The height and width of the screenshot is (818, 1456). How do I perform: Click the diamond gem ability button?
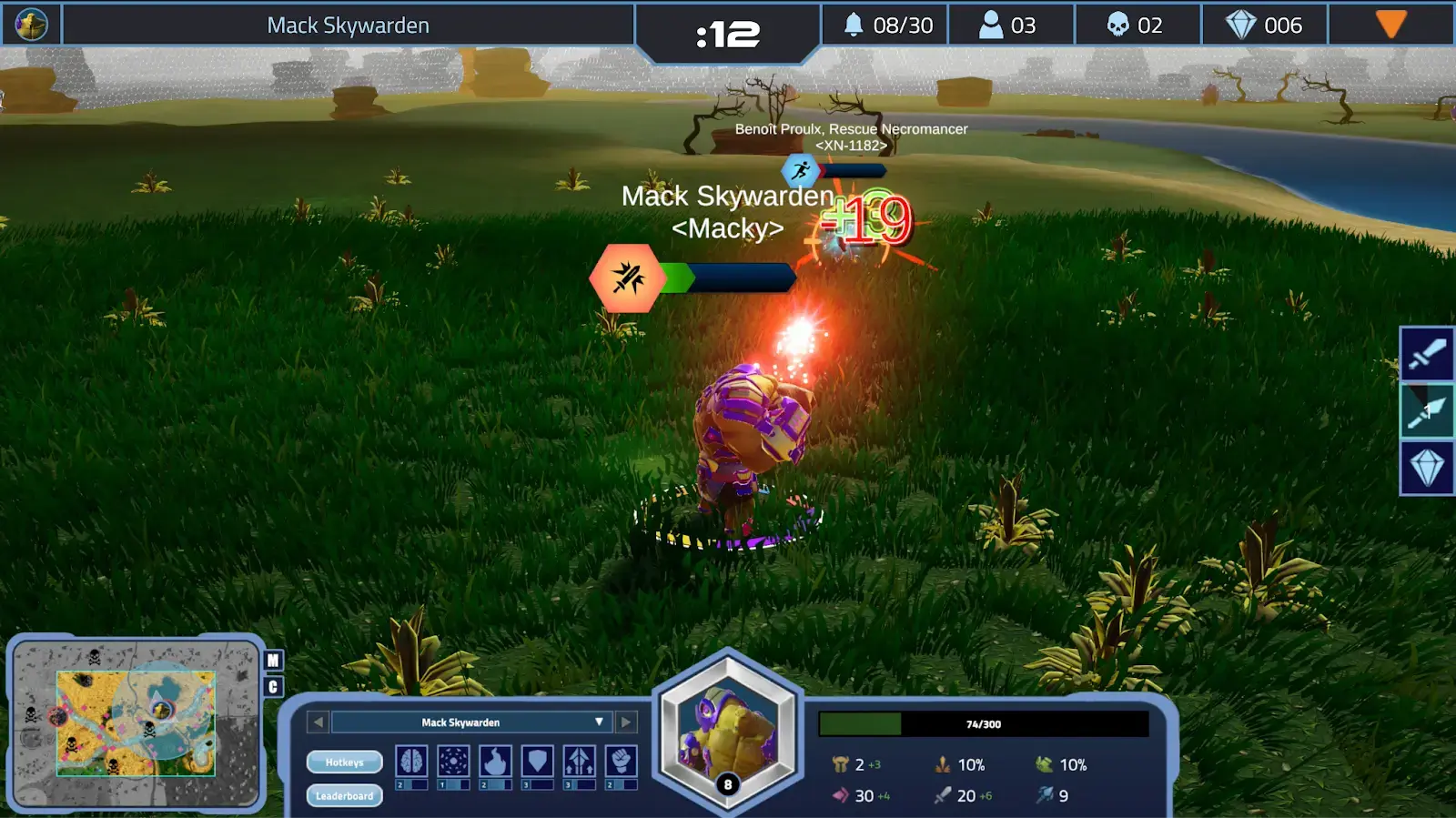(x=1426, y=469)
